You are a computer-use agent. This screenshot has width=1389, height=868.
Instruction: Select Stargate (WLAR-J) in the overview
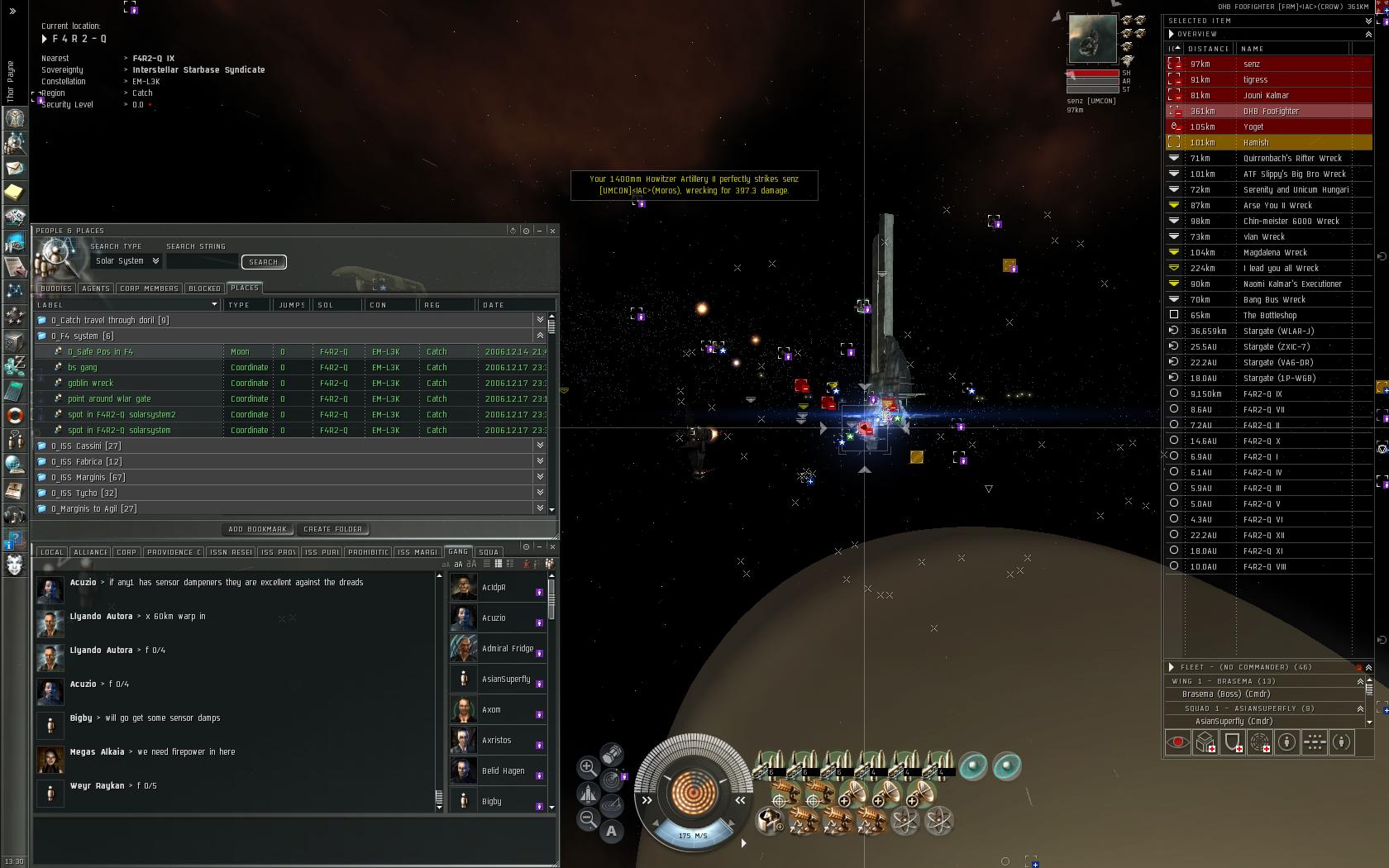[x=1278, y=331]
